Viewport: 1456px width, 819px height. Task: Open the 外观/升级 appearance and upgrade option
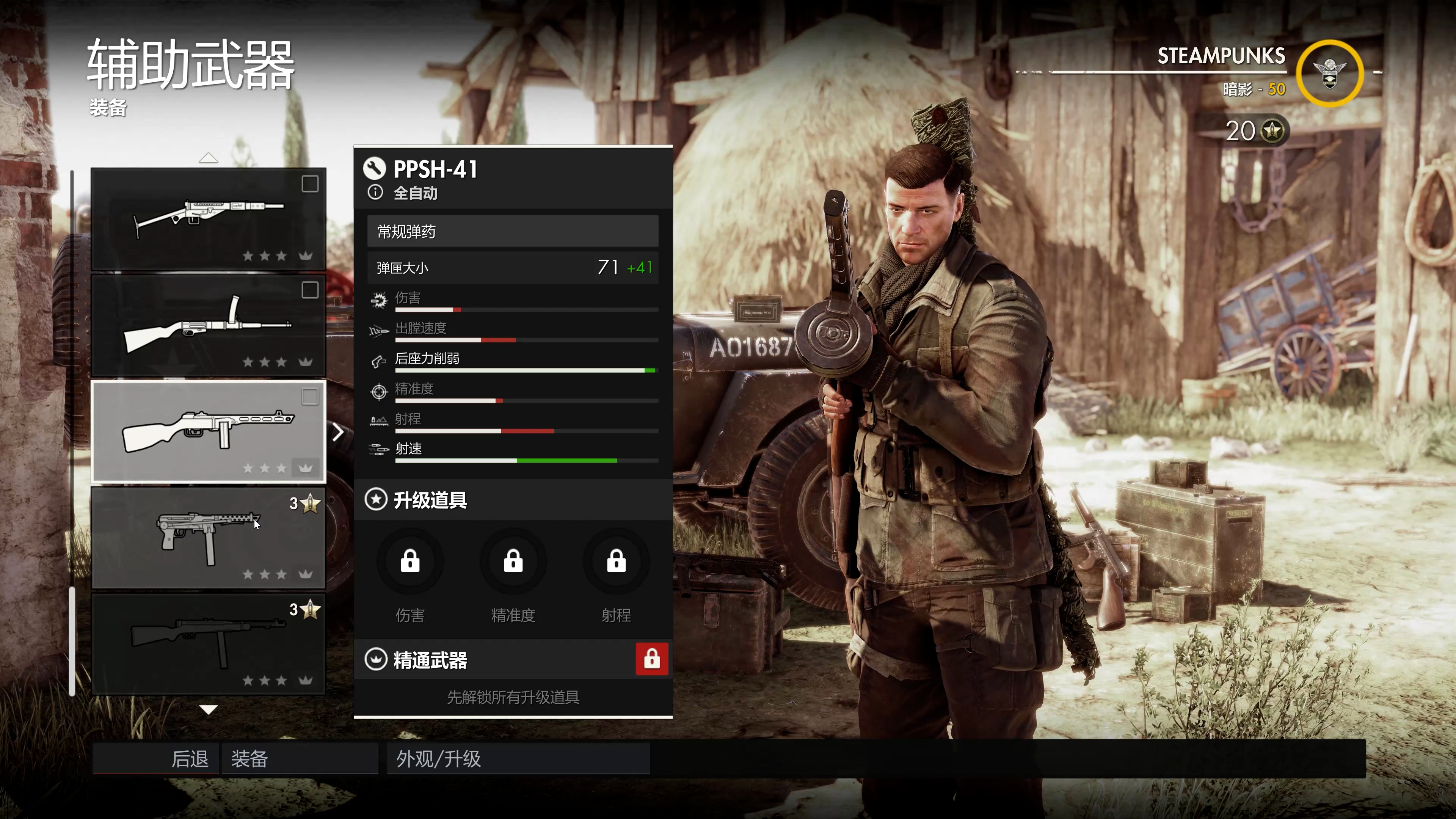(518, 758)
